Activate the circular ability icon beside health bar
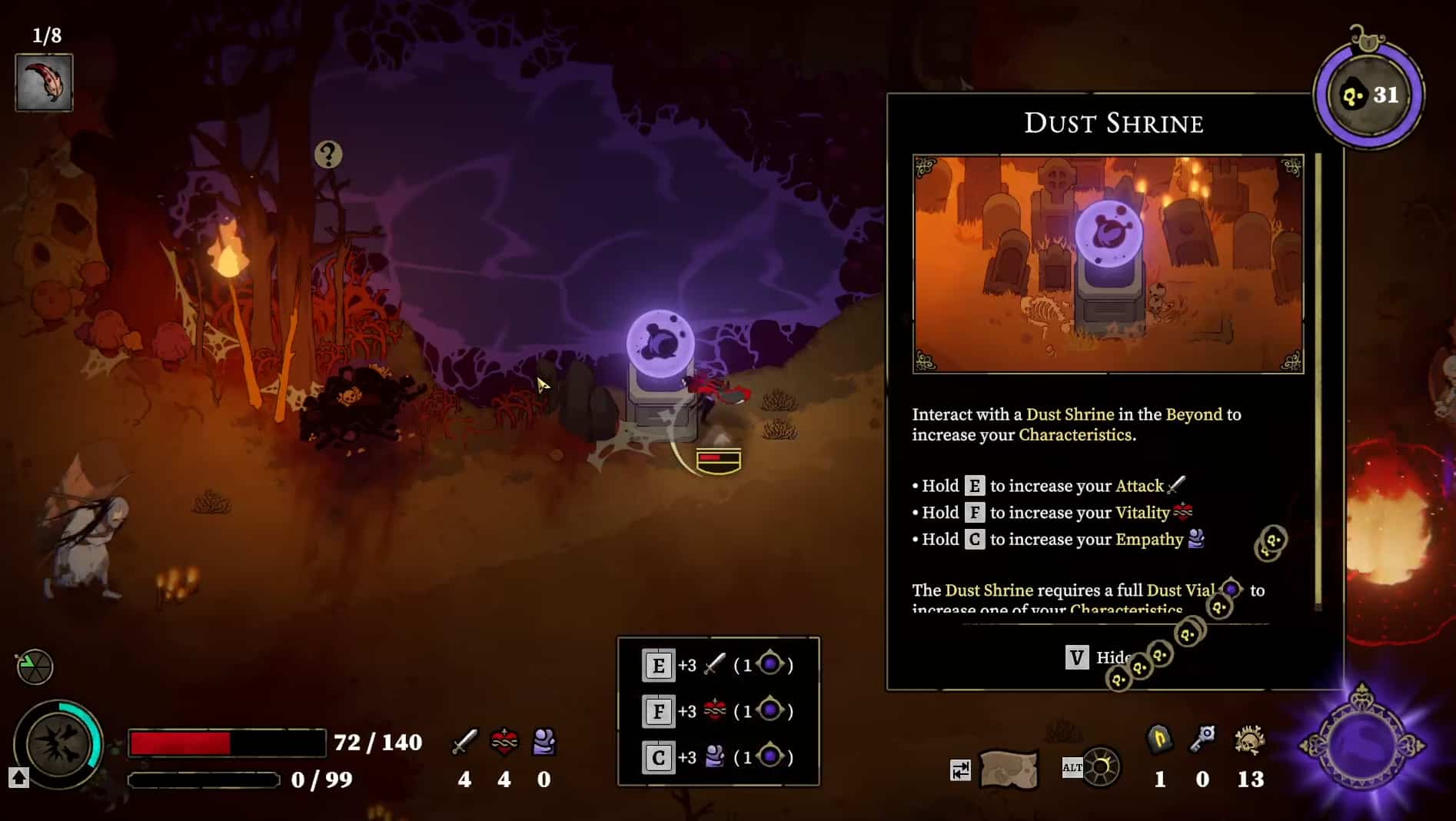The height and width of the screenshot is (821, 1456). click(x=58, y=744)
